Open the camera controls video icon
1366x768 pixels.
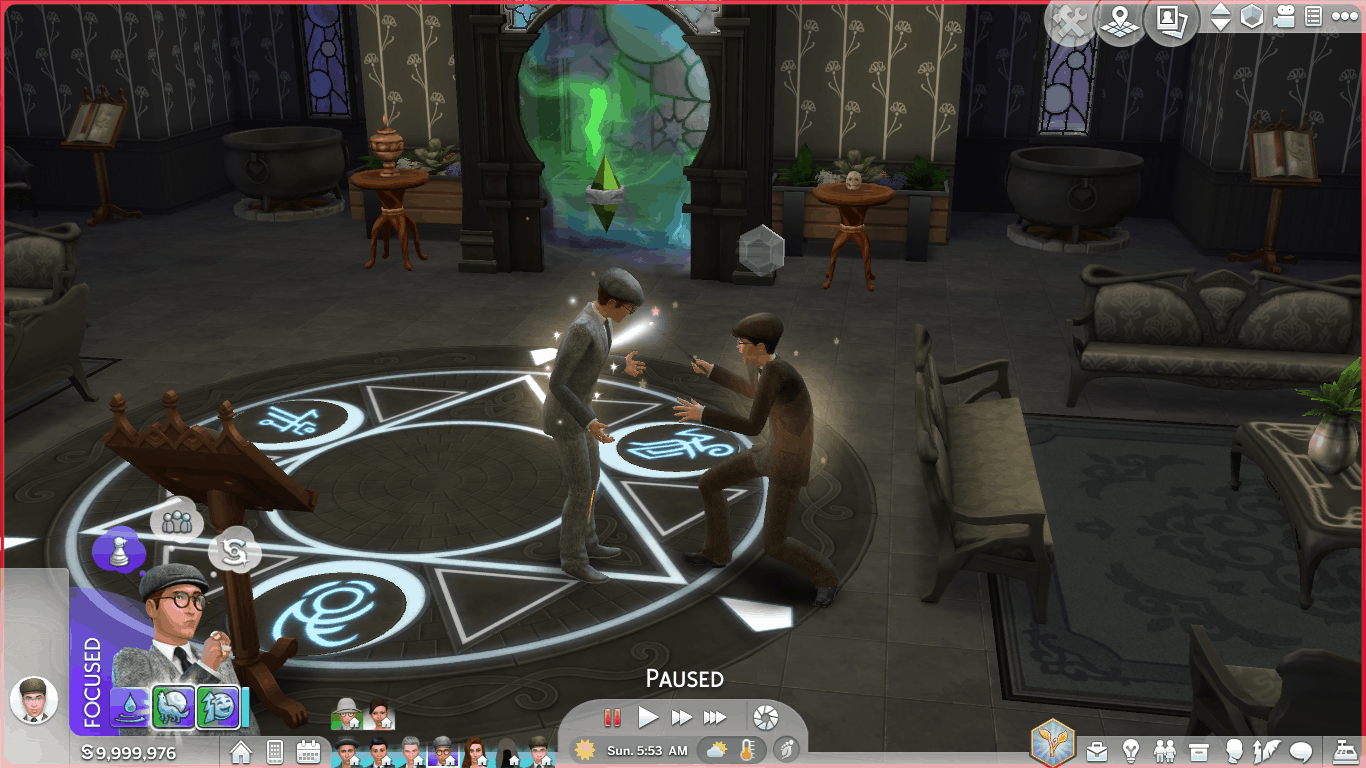click(x=1285, y=17)
